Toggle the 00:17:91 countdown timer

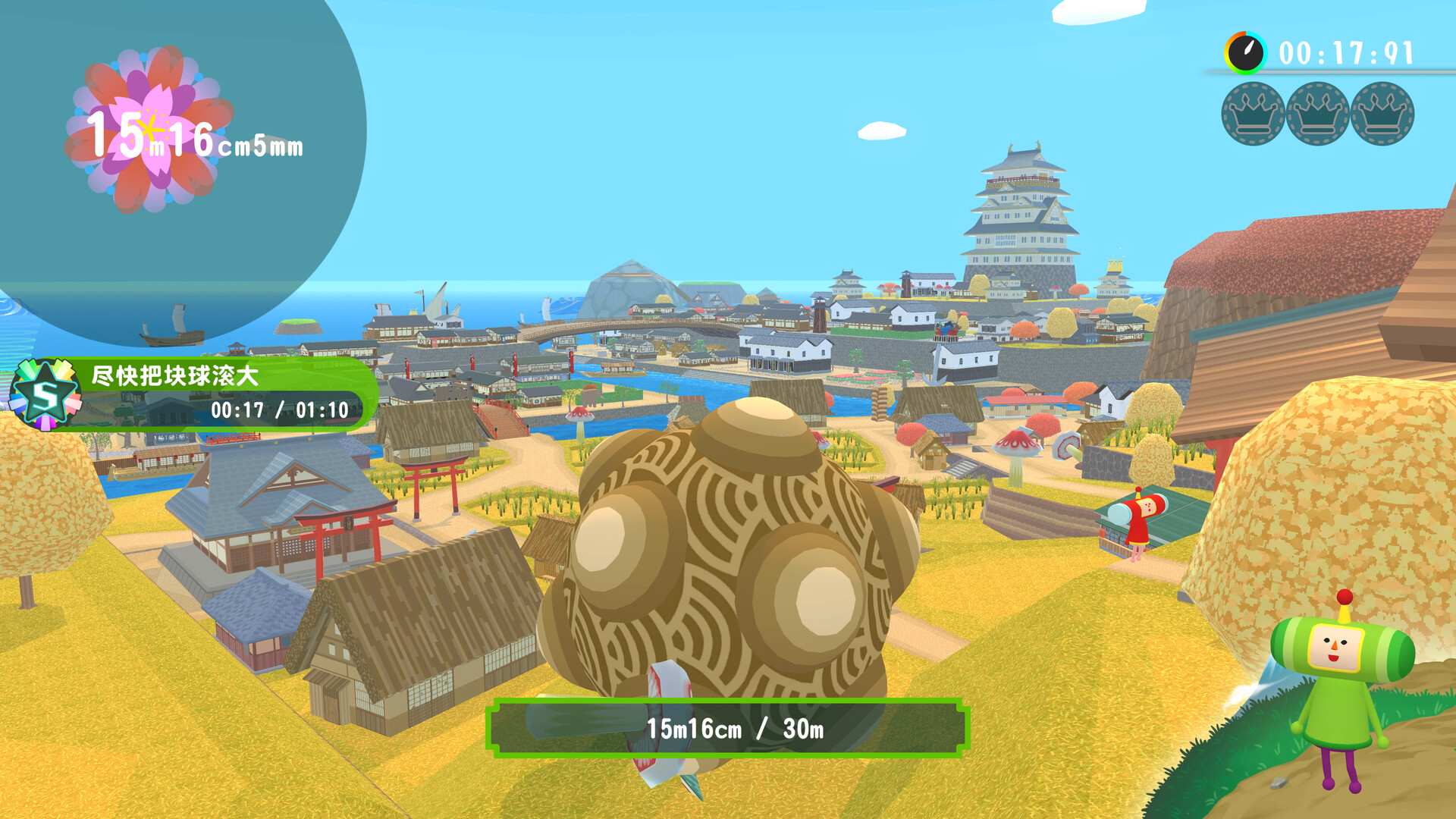pyautogui.click(x=1346, y=52)
